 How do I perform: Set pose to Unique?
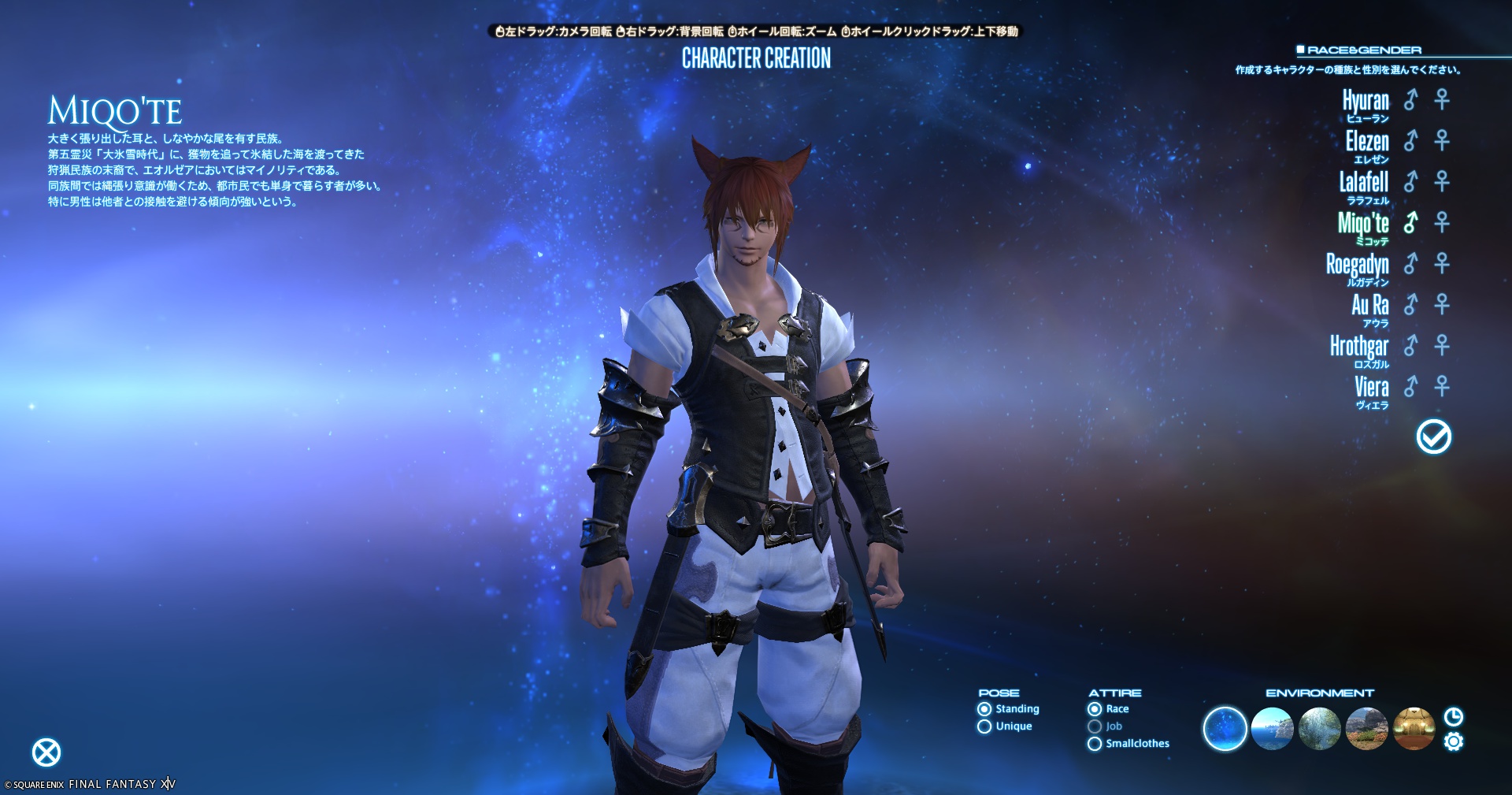(984, 726)
